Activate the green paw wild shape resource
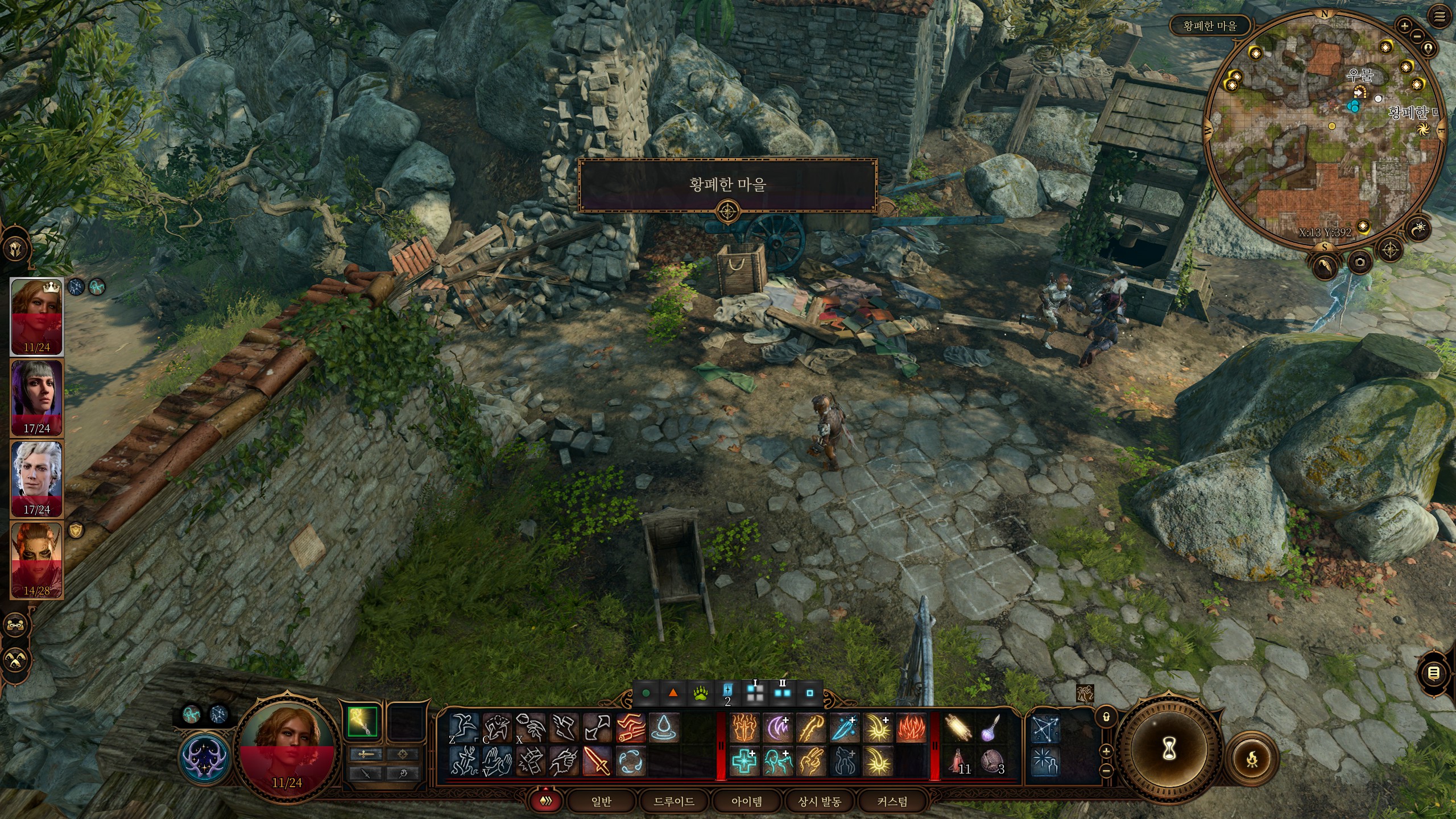The width and height of the screenshot is (1456, 819). pos(701,693)
